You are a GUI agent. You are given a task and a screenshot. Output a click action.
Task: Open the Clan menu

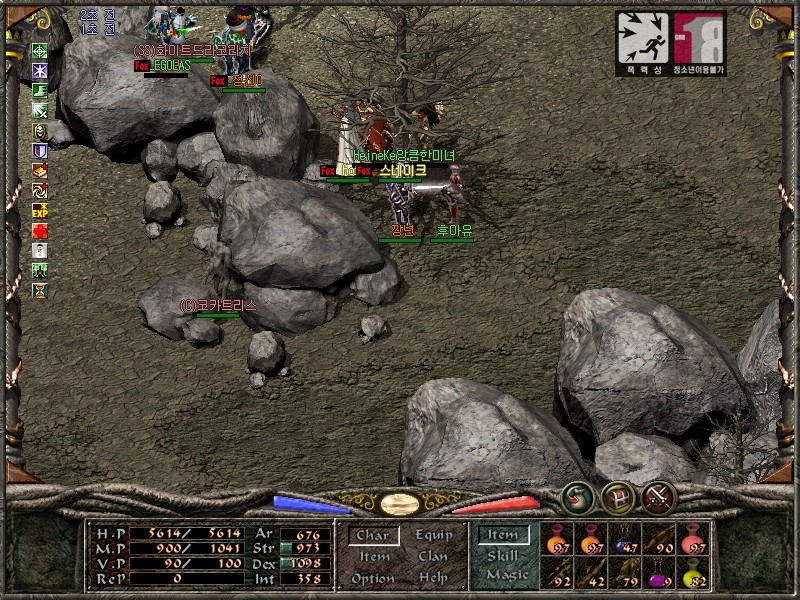(x=433, y=557)
